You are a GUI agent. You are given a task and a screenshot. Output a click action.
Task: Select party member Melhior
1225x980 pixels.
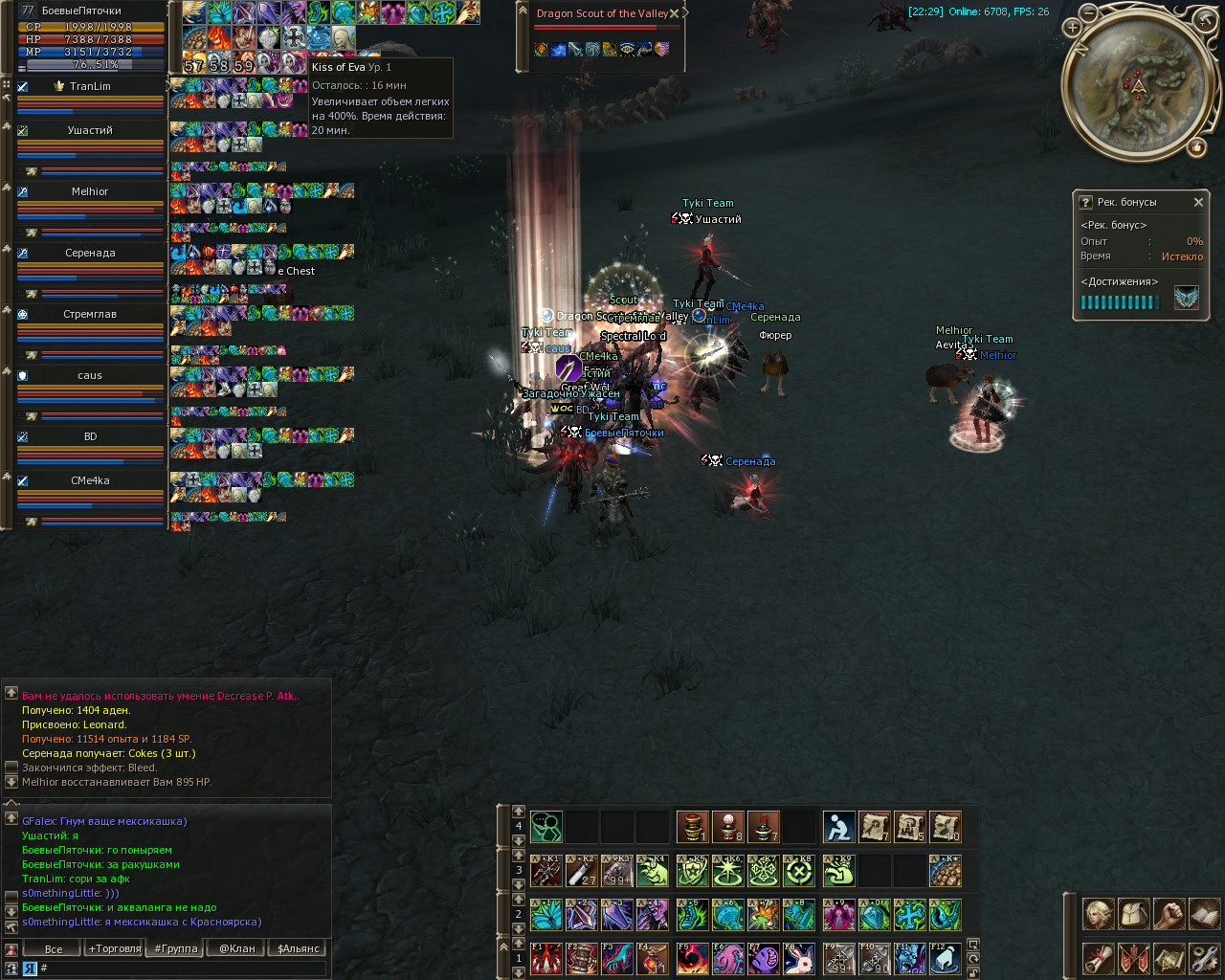tap(90, 191)
